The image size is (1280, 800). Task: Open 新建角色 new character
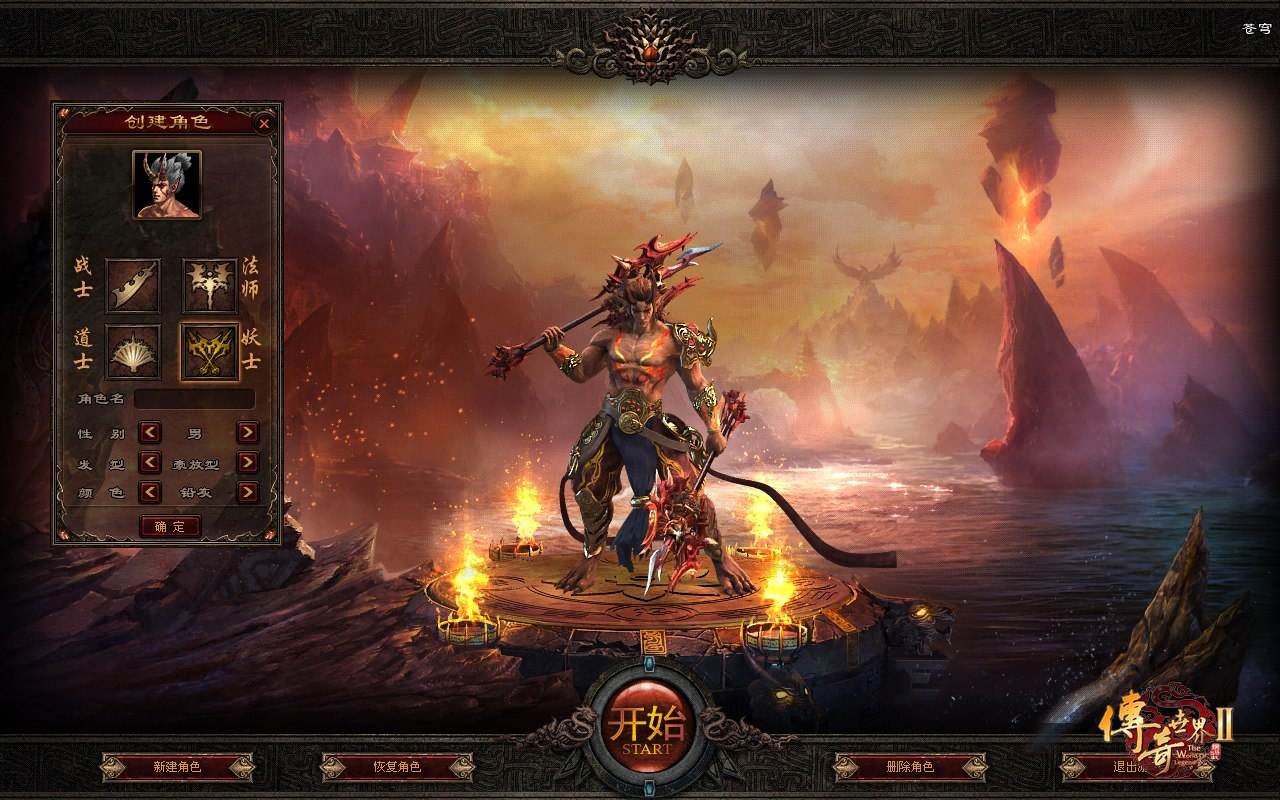pyautogui.click(x=177, y=767)
